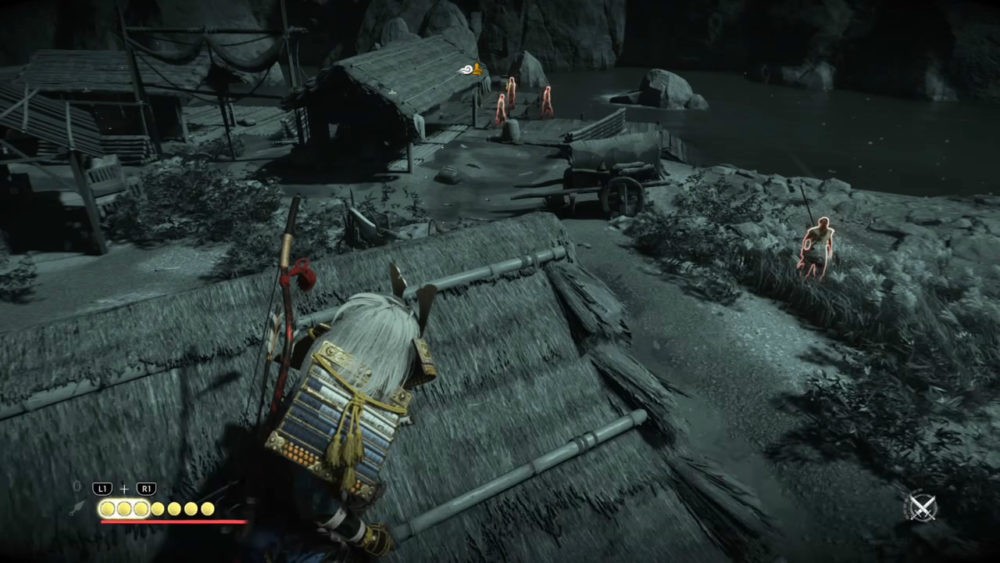The width and height of the screenshot is (1000, 563).
Task: Select the crossed swords stance icon
Action: pos(920,507)
